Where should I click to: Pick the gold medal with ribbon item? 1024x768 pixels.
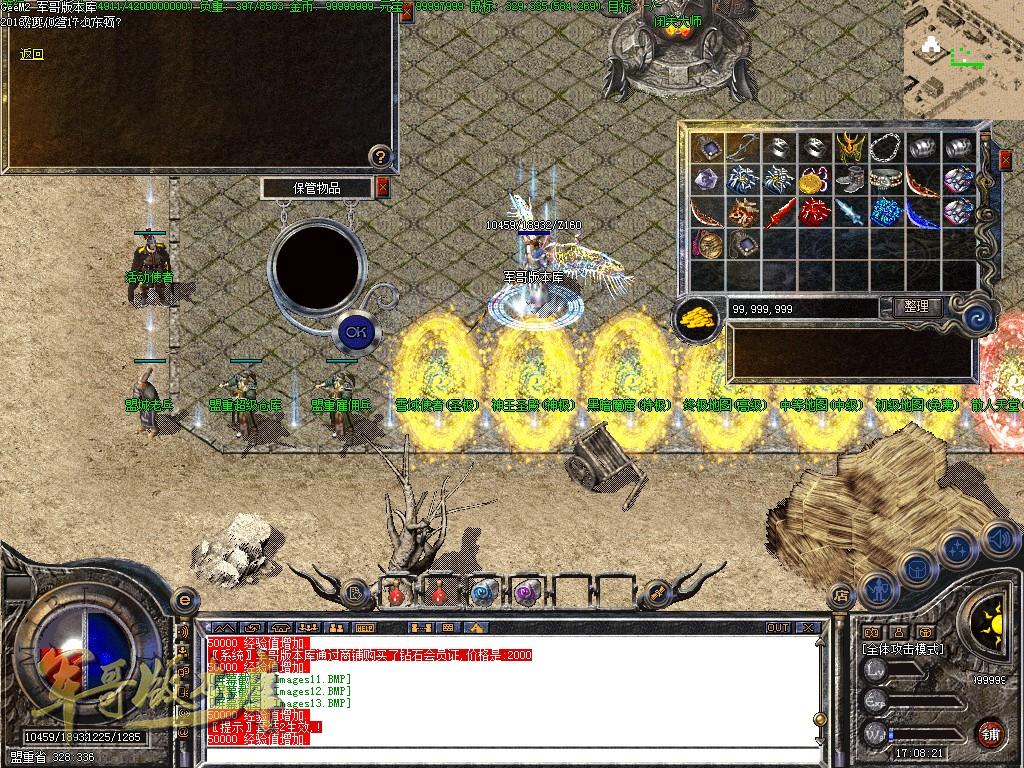tap(814, 181)
